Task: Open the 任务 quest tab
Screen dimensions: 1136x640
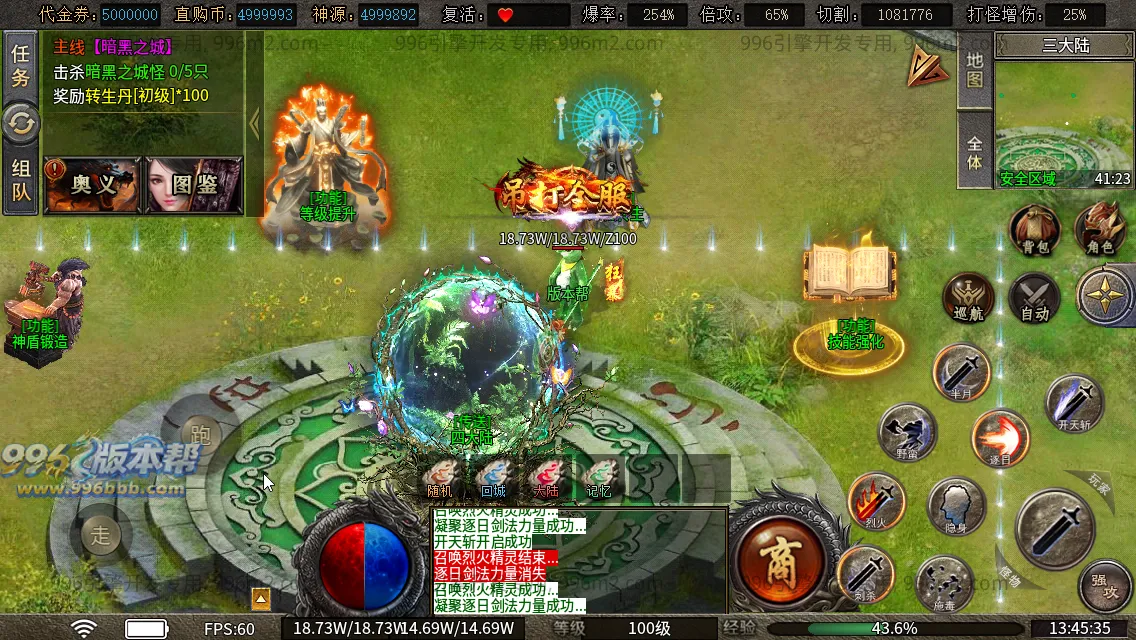Action: tap(20, 66)
